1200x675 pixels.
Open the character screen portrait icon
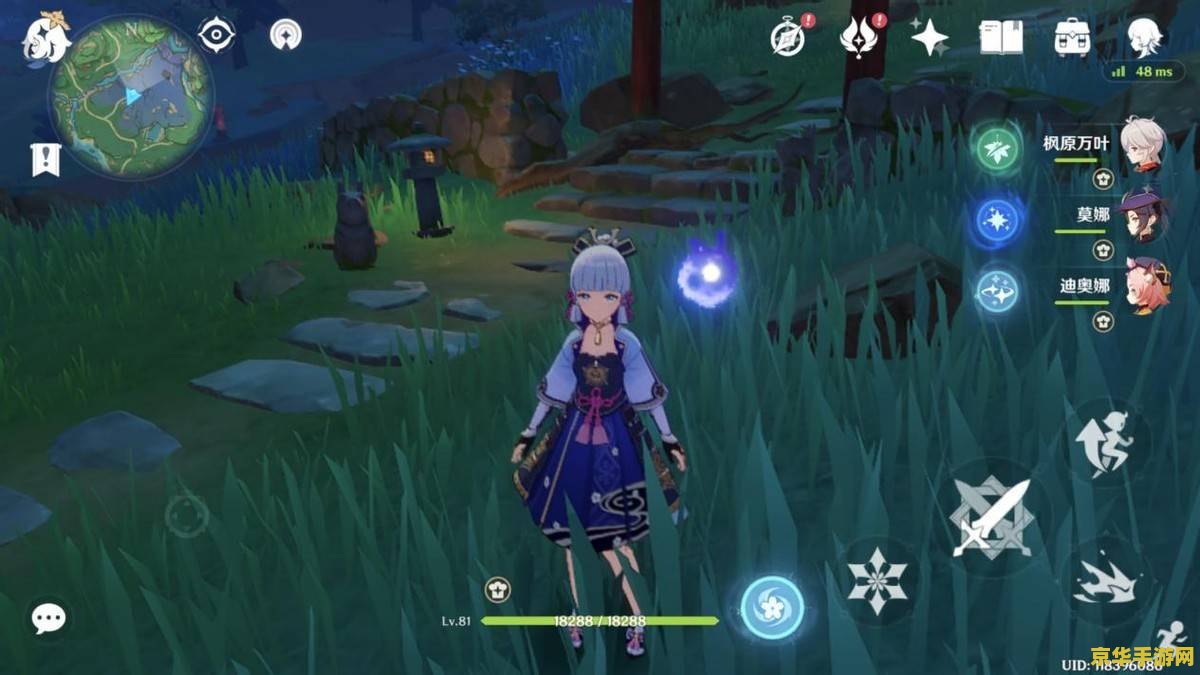click(1144, 38)
